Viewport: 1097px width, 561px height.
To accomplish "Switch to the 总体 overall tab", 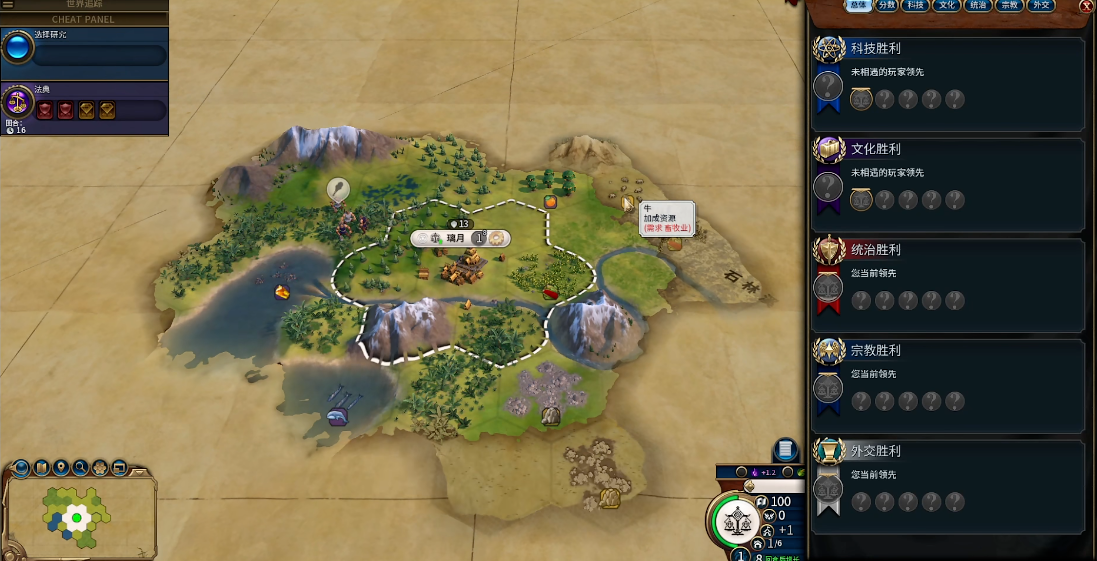I will pos(858,6).
